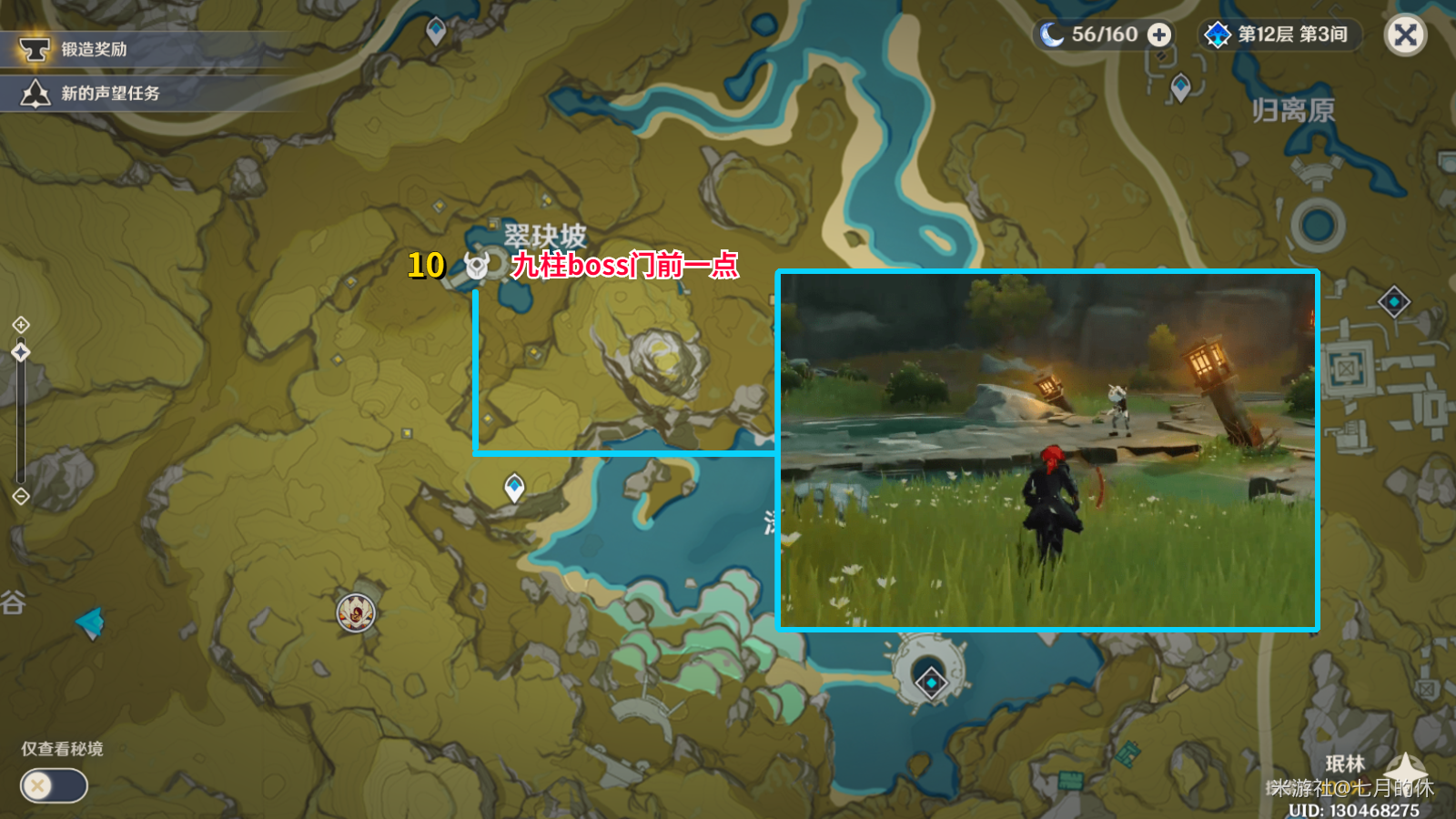The image size is (1456, 819).
Task: Select the diamond domain marker at right edge
Action: click(1393, 301)
